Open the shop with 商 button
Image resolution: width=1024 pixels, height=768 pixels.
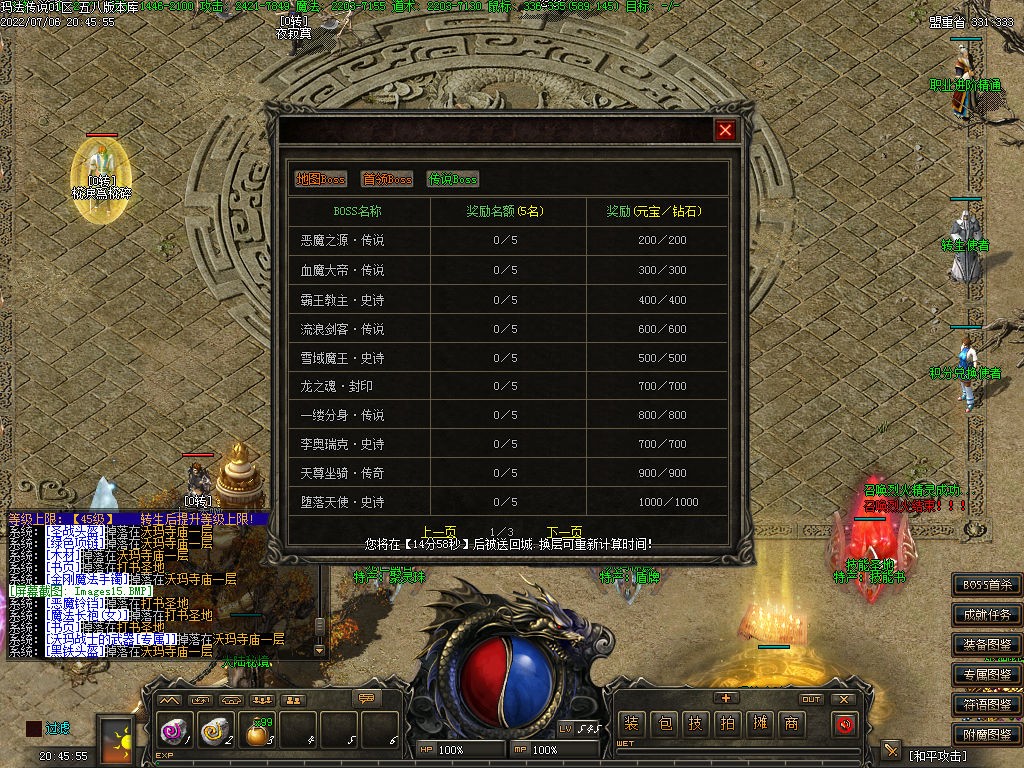pos(791,724)
